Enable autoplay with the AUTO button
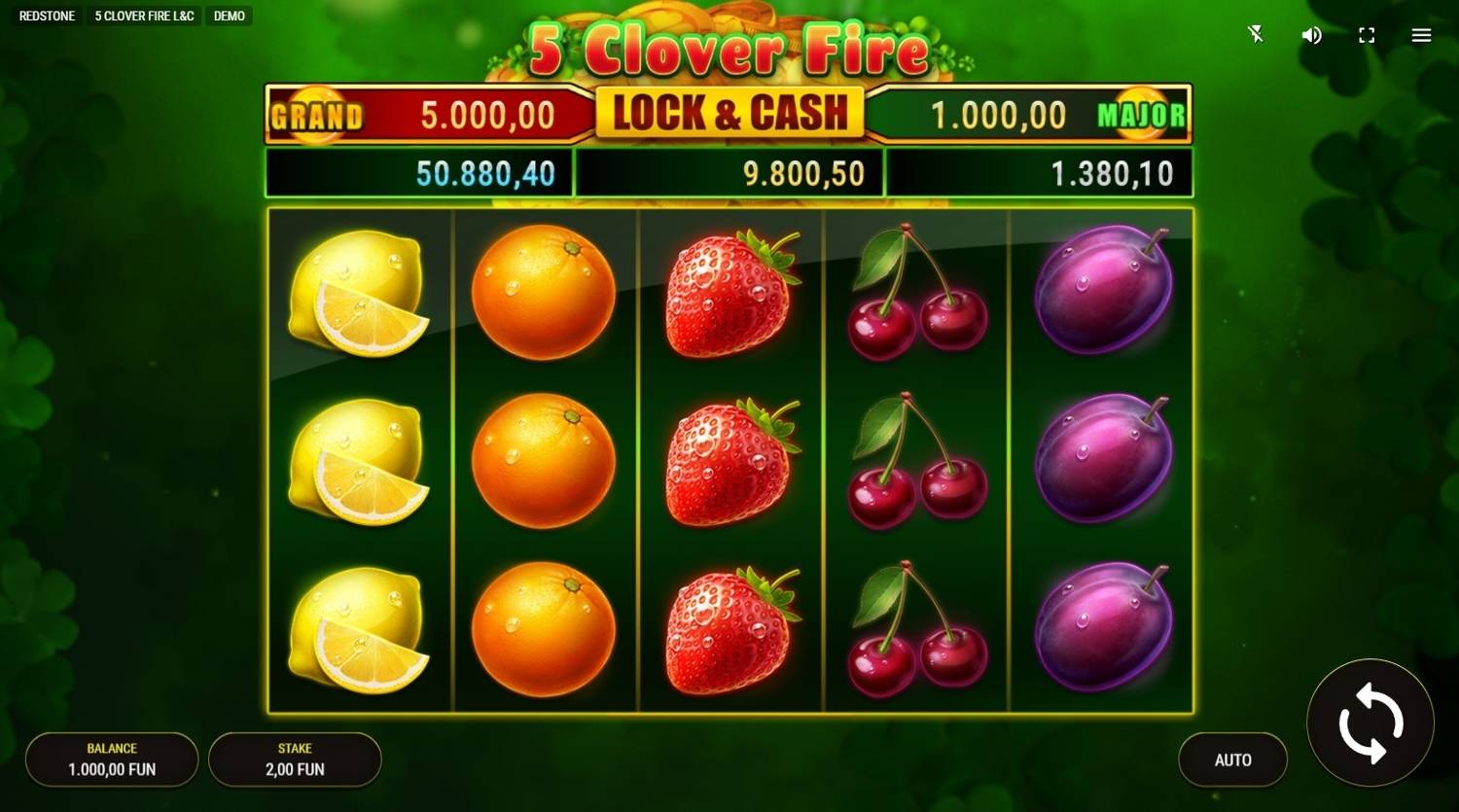 click(1232, 759)
